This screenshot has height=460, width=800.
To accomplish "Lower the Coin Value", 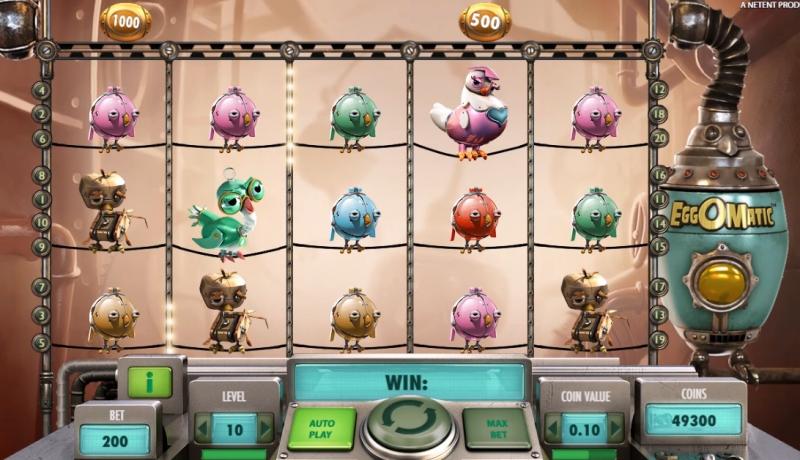I will 551,429.
